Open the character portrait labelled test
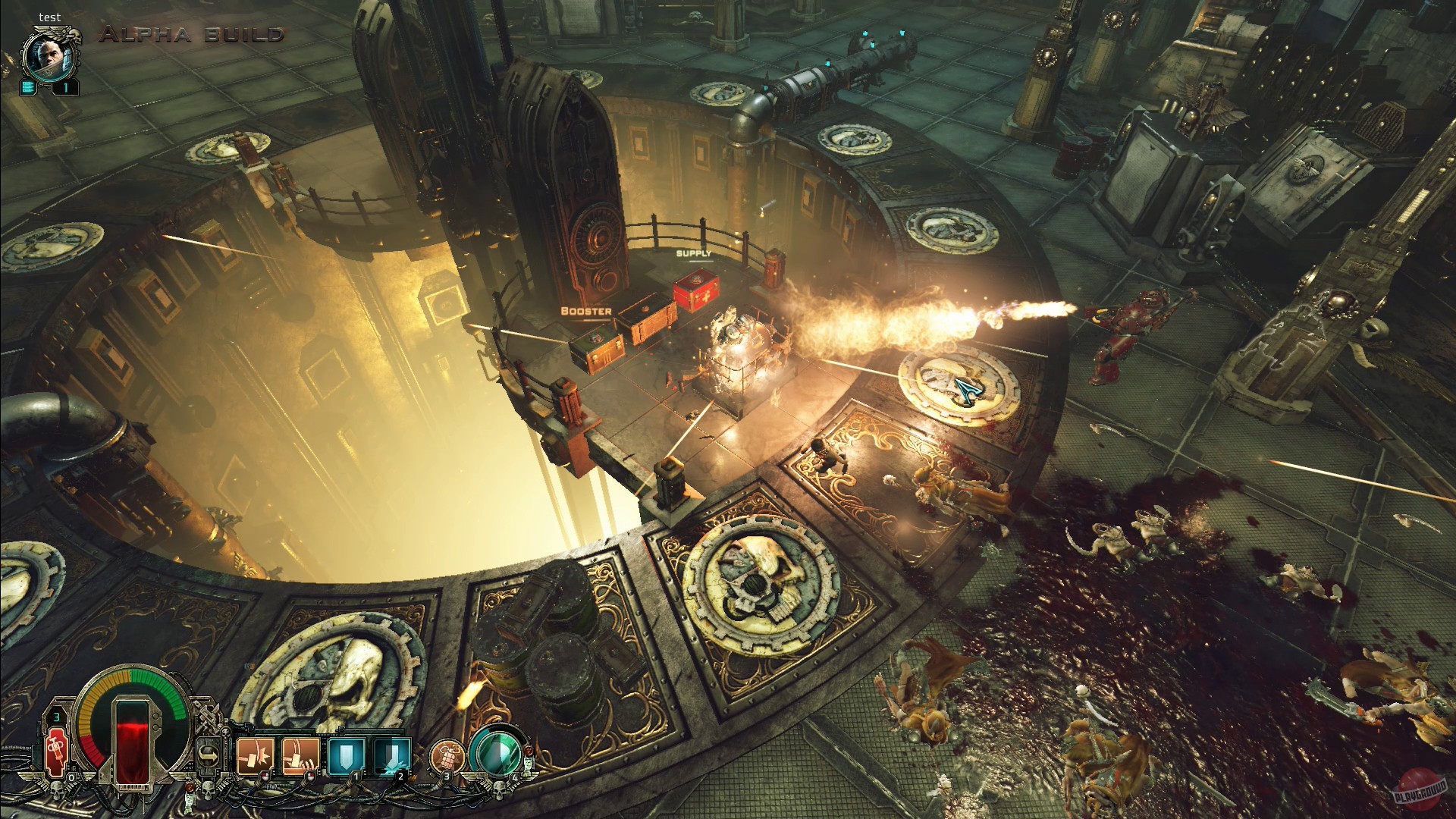Image resolution: width=1456 pixels, height=819 pixels. pyautogui.click(x=47, y=56)
